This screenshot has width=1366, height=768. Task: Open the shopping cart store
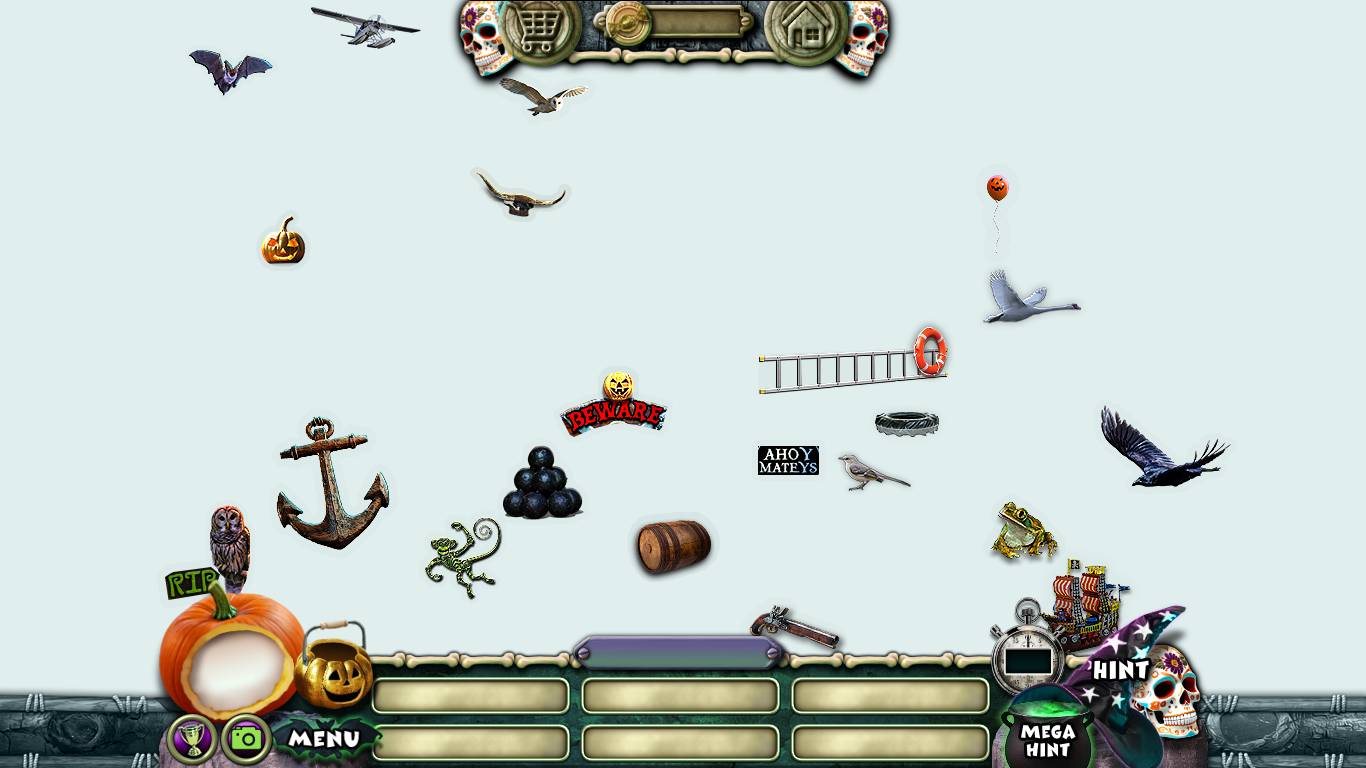pos(541,30)
